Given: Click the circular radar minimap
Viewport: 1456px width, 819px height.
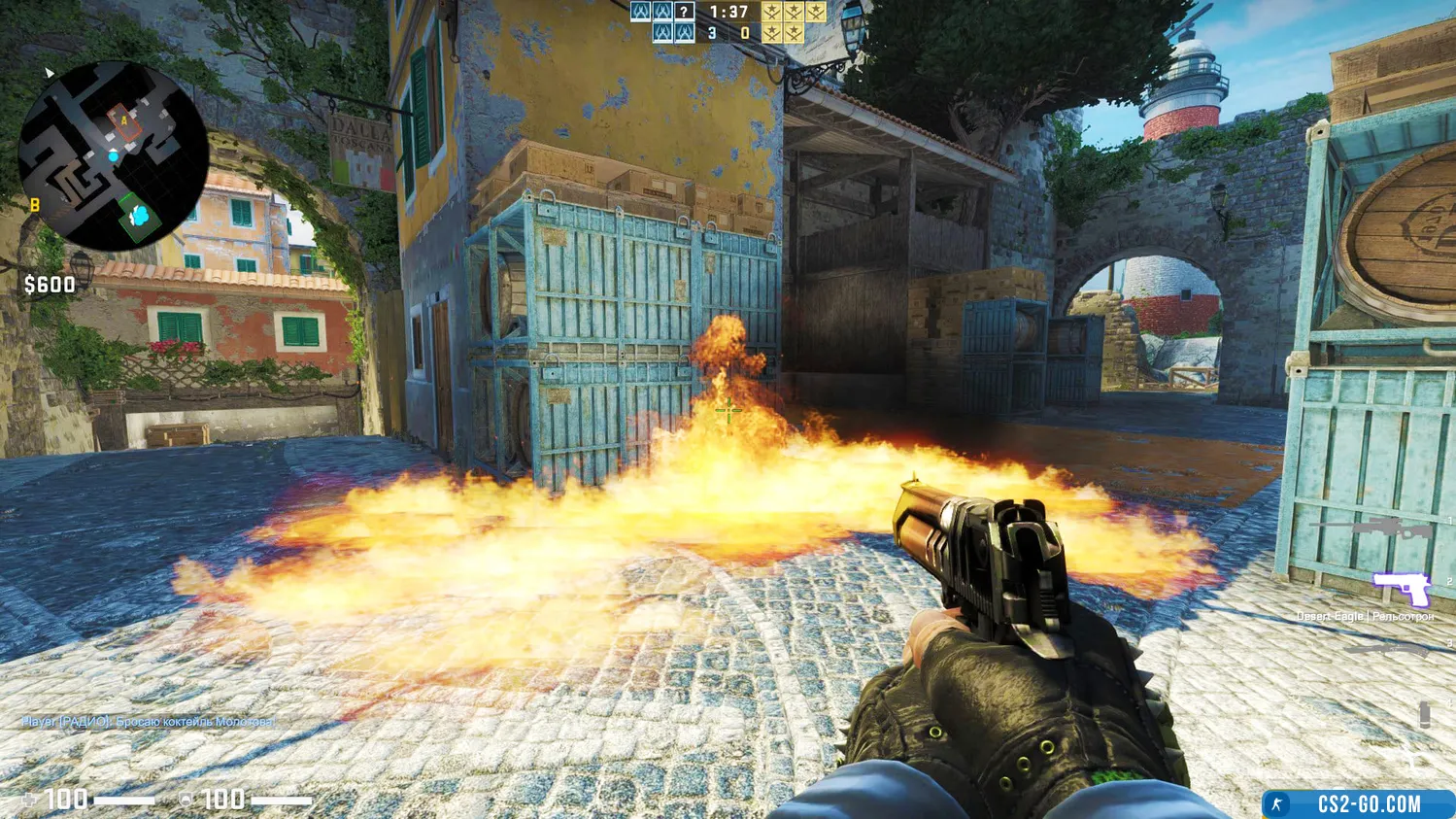Looking at the screenshot, I should click(114, 156).
